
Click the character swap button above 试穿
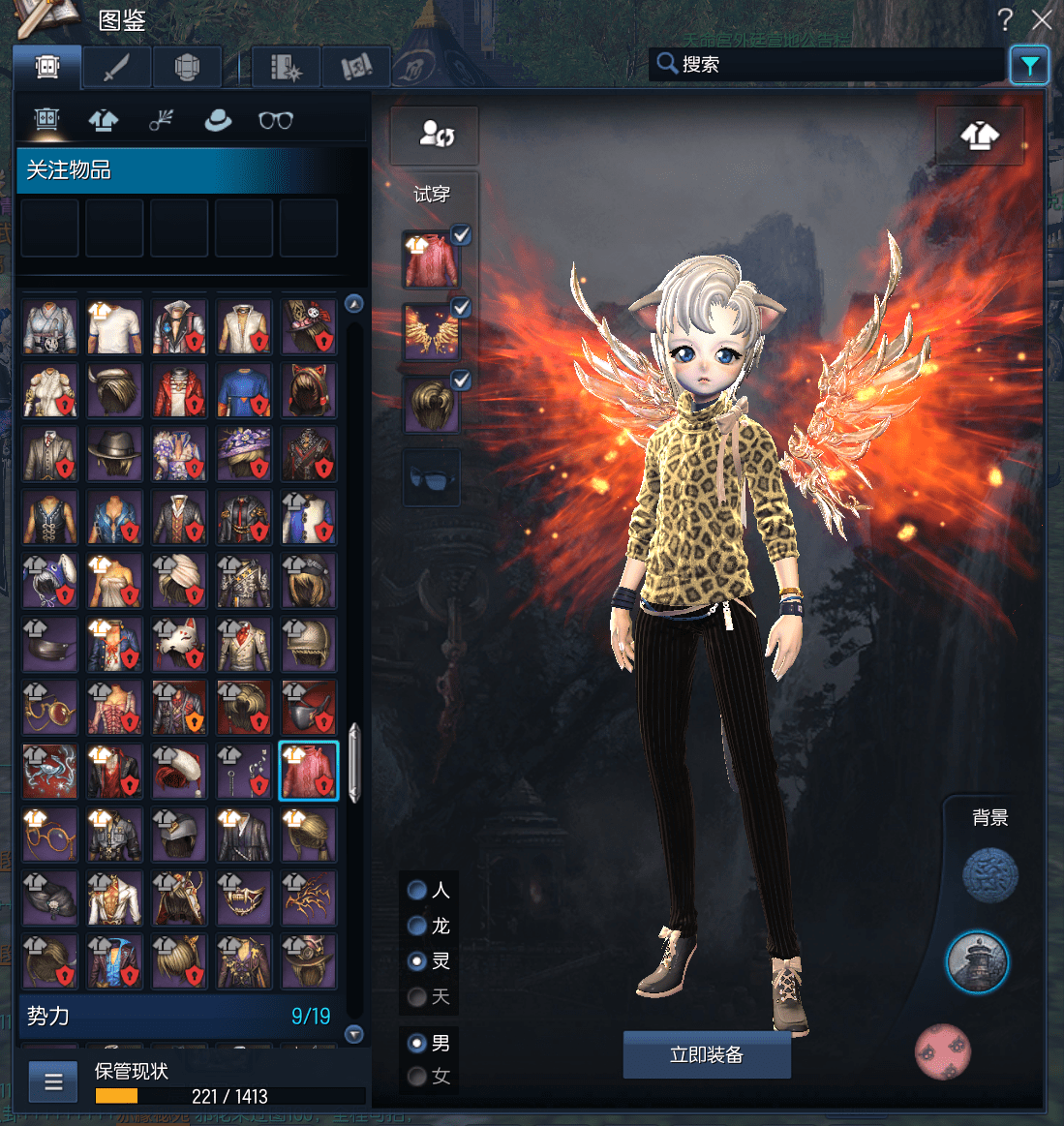point(436,135)
